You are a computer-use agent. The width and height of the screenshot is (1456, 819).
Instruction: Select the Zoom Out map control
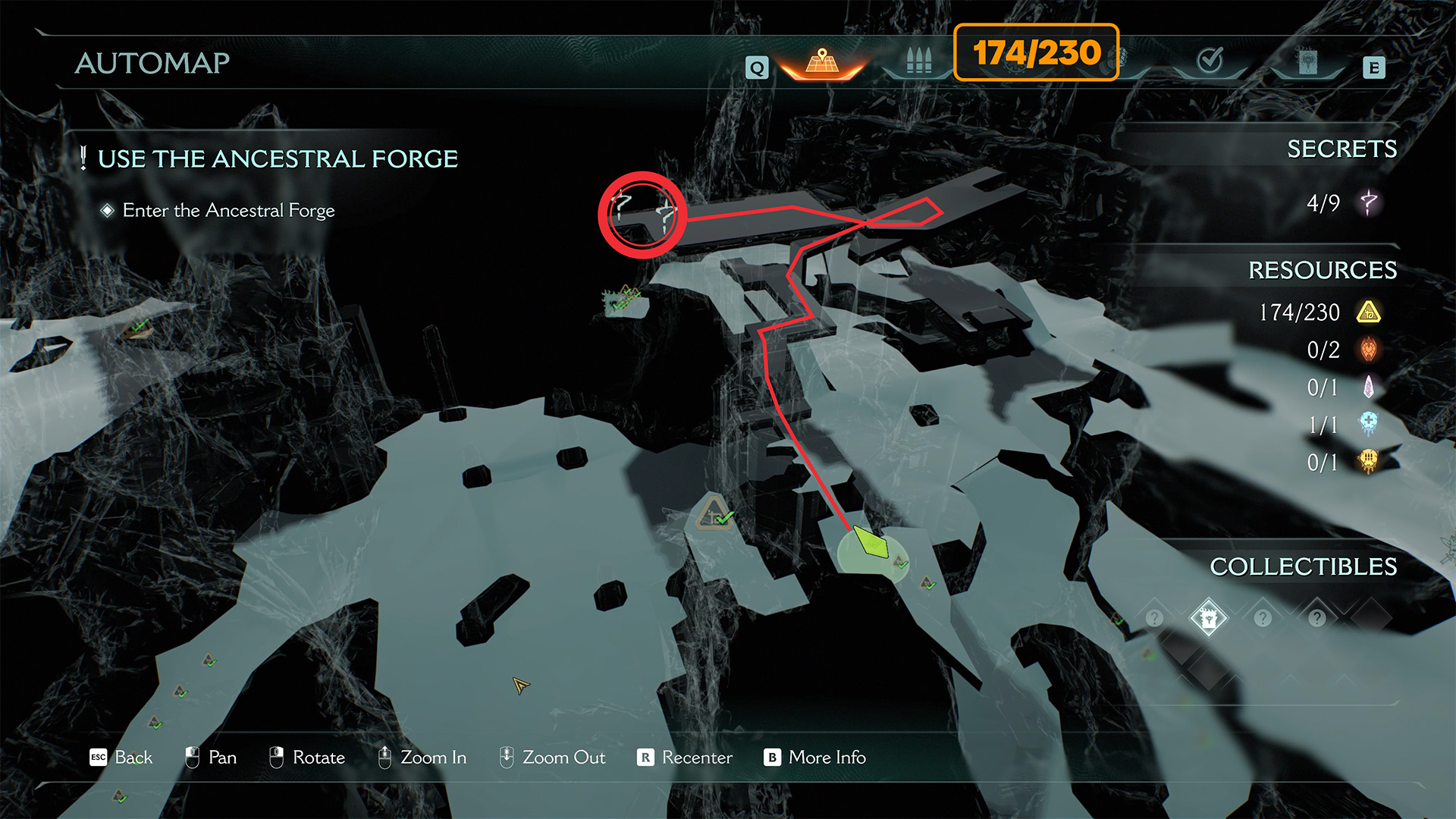553,758
